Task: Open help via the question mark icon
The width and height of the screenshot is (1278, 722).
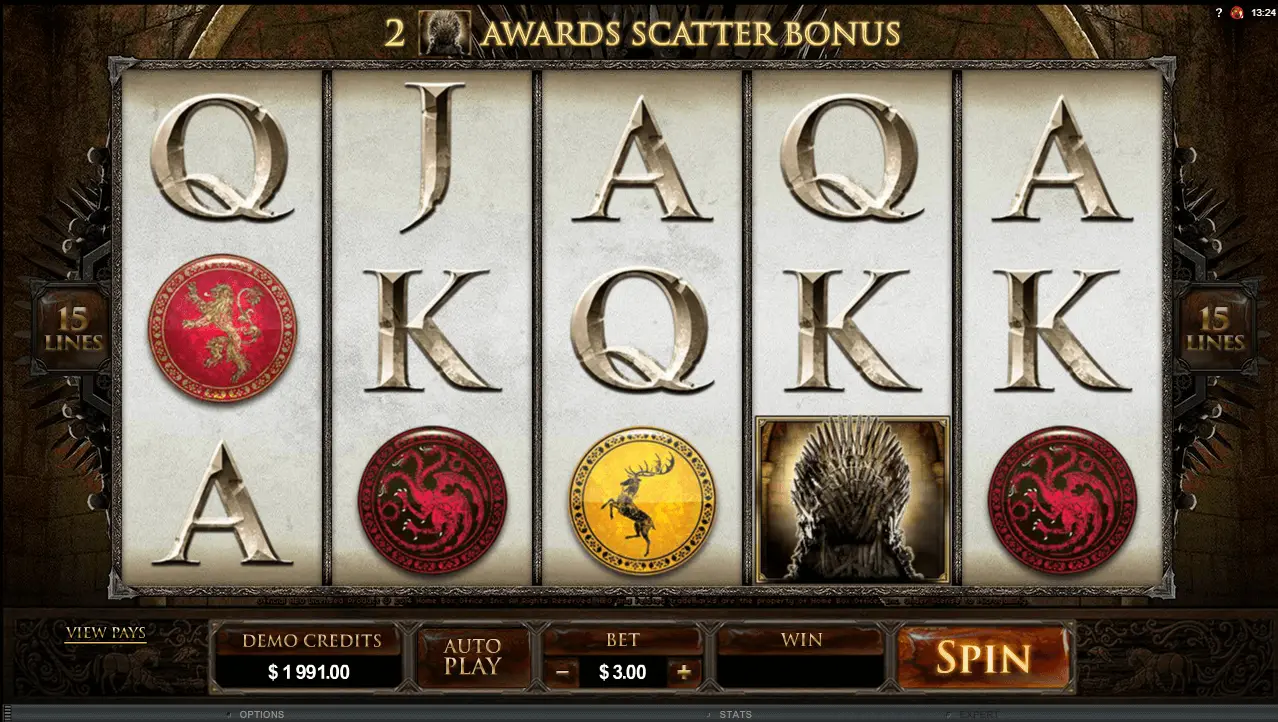Action: [x=1218, y=12]
